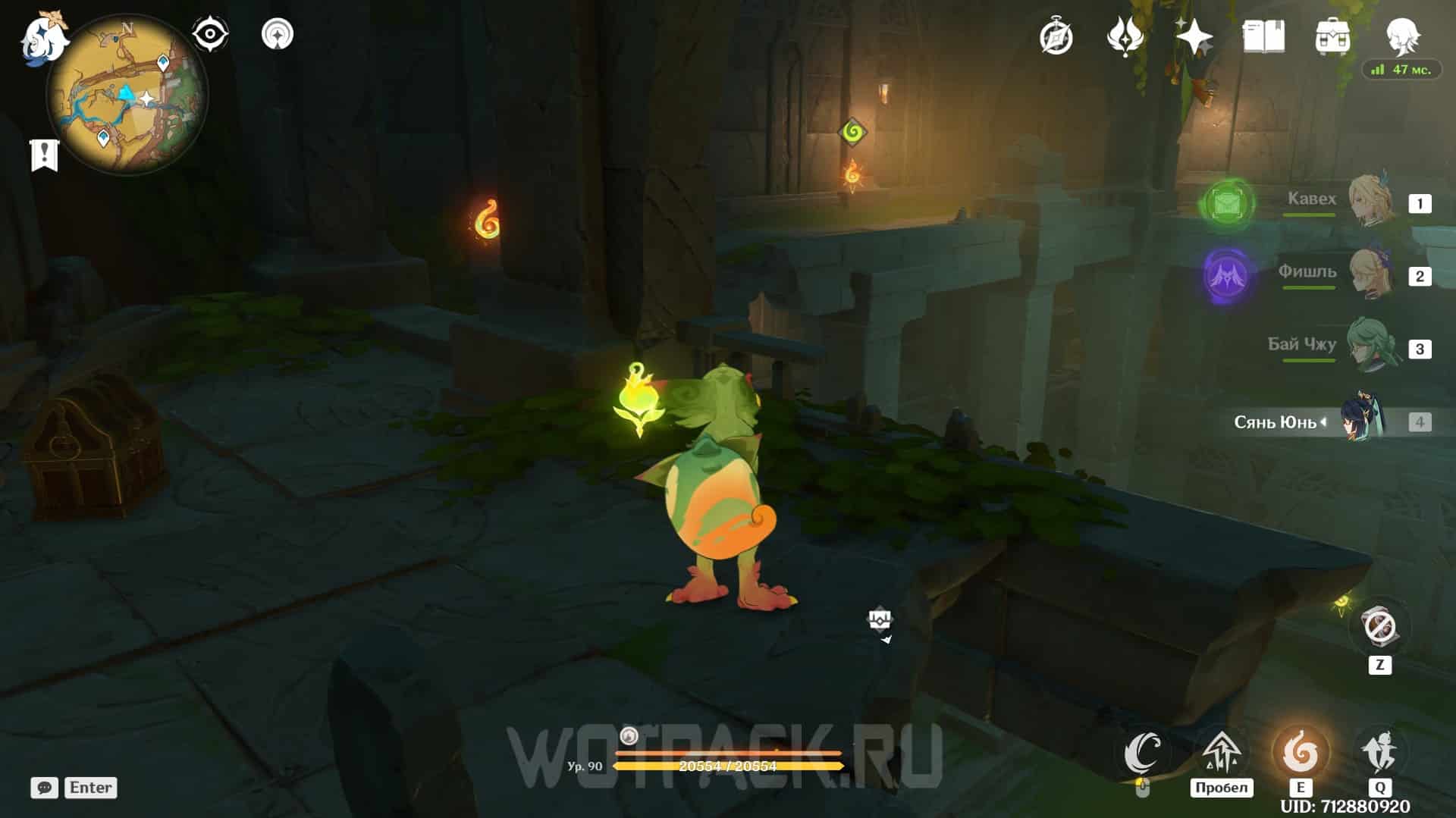Open the chat speech bubble

[45, 788]
